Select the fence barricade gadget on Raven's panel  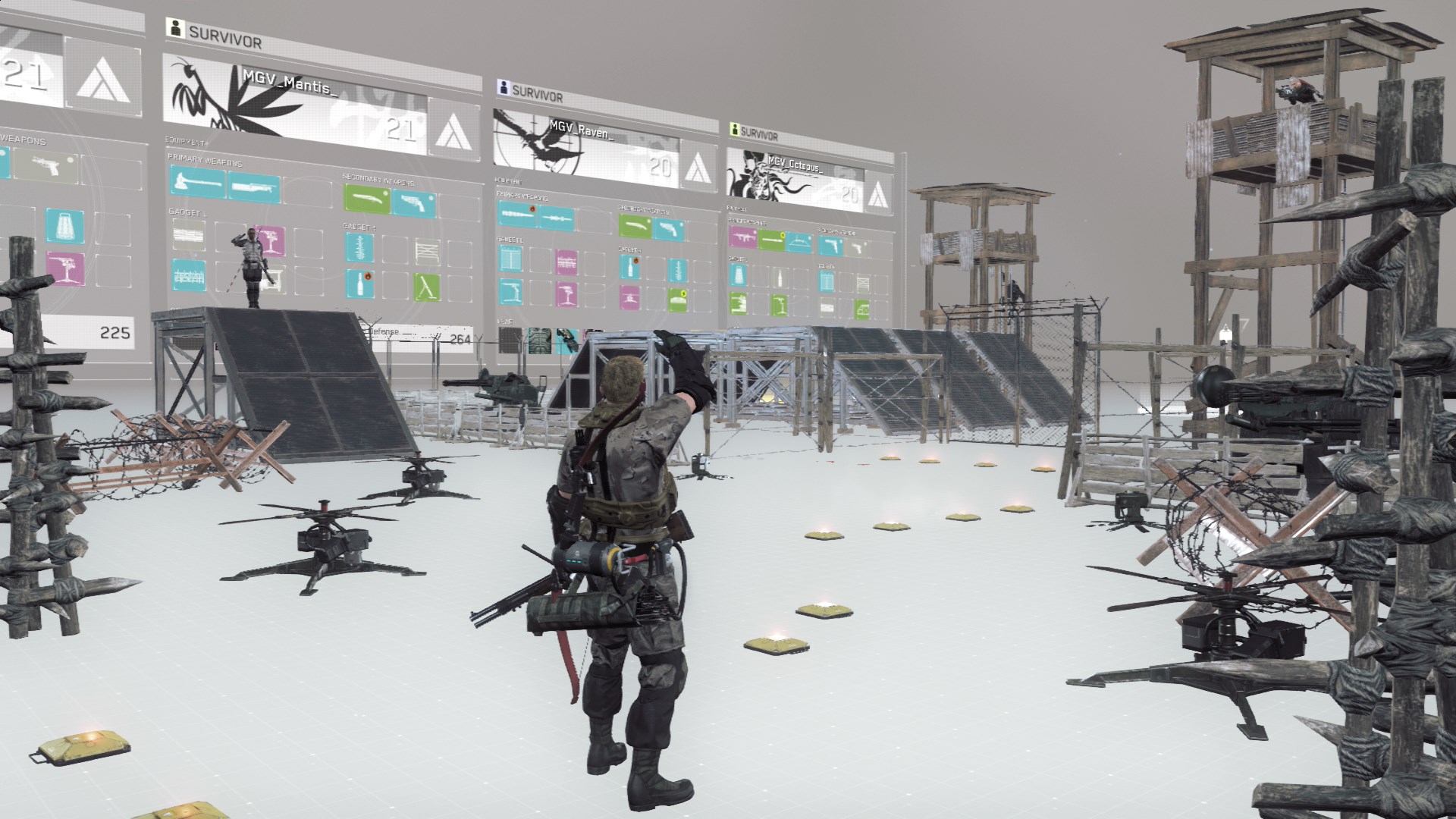click(x=511, y=259)
